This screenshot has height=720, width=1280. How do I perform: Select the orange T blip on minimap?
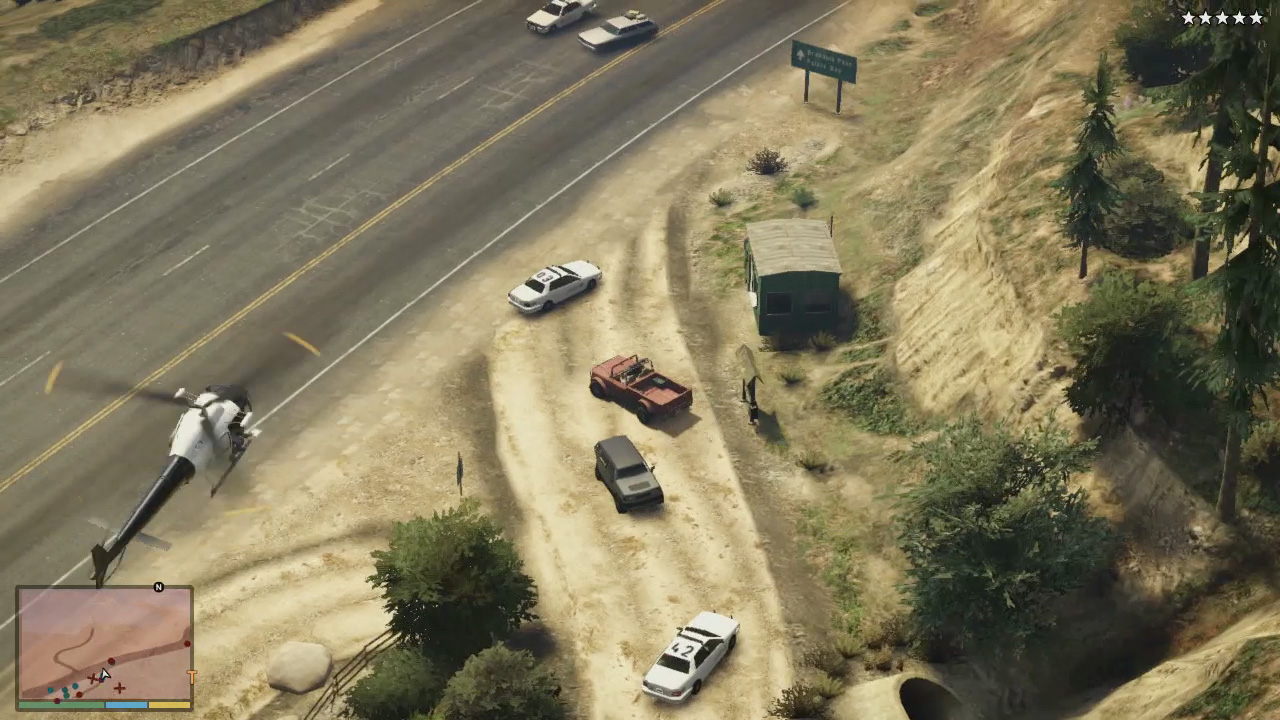point(191,677)
